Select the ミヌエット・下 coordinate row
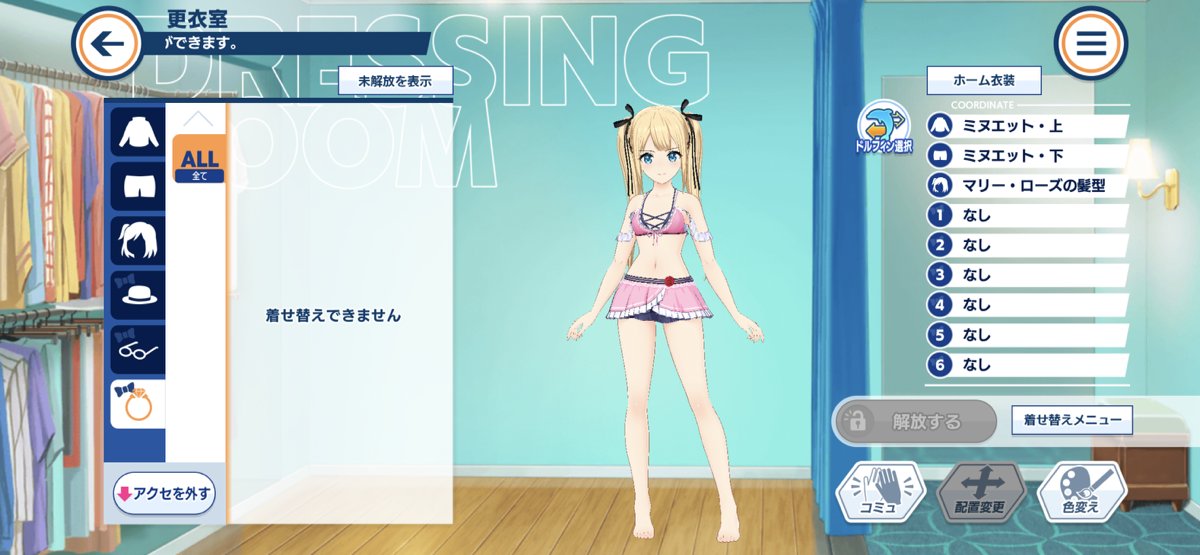Viewport: 1200px width, 555px height. coord(1027,156)
